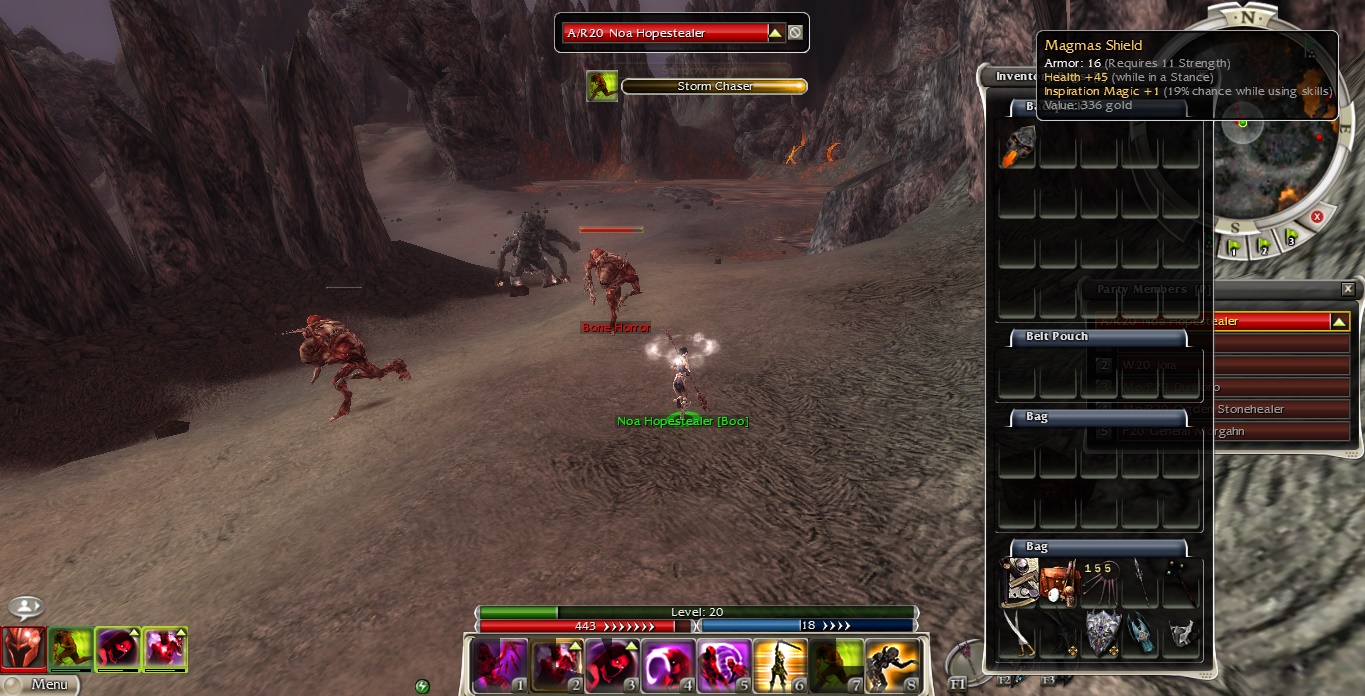Click the skull item in the backpack
1365x696 pixels.
(x=1018, y=147)
